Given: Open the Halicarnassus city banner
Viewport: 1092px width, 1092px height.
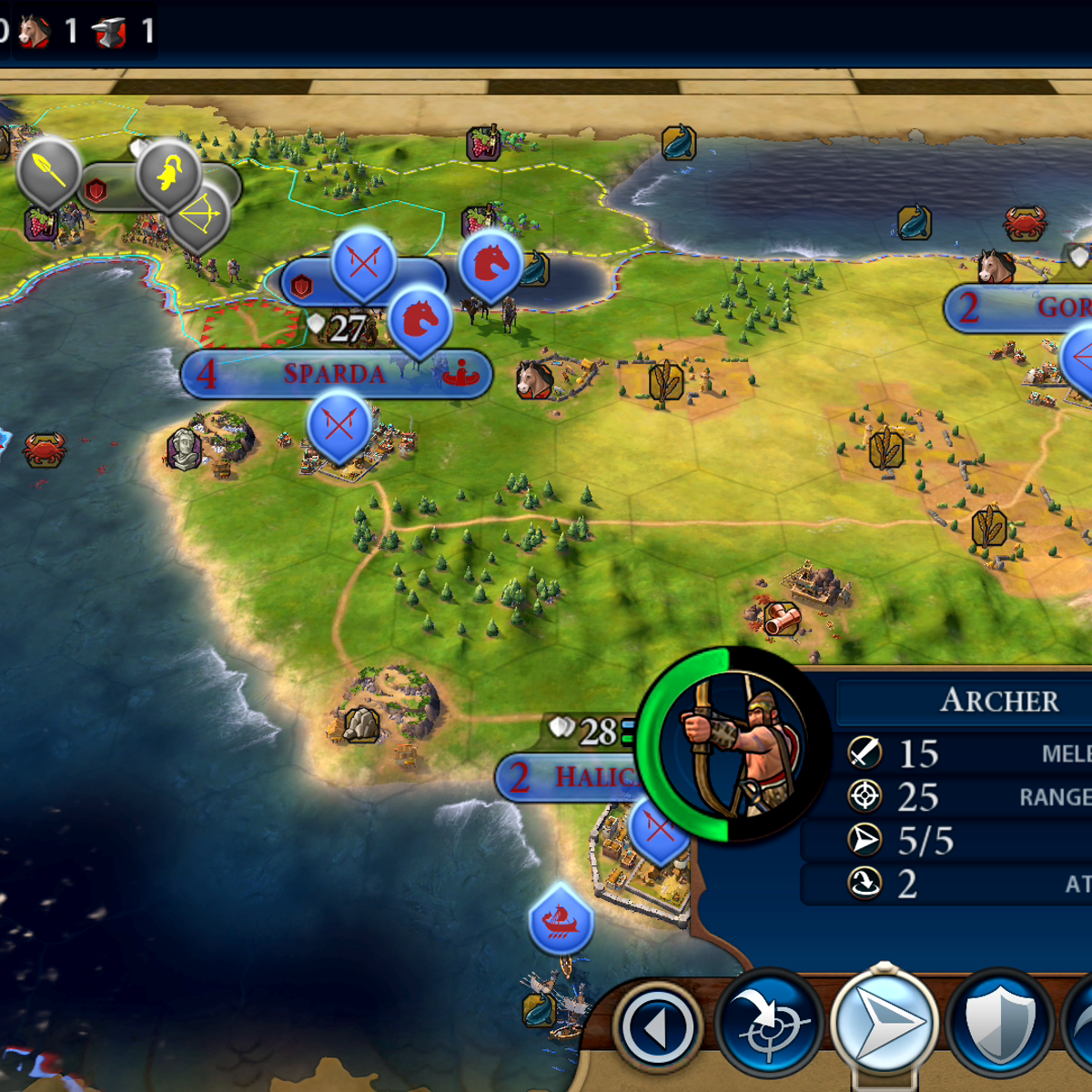Looking at the screenshot, I should (x=573, y=777).
